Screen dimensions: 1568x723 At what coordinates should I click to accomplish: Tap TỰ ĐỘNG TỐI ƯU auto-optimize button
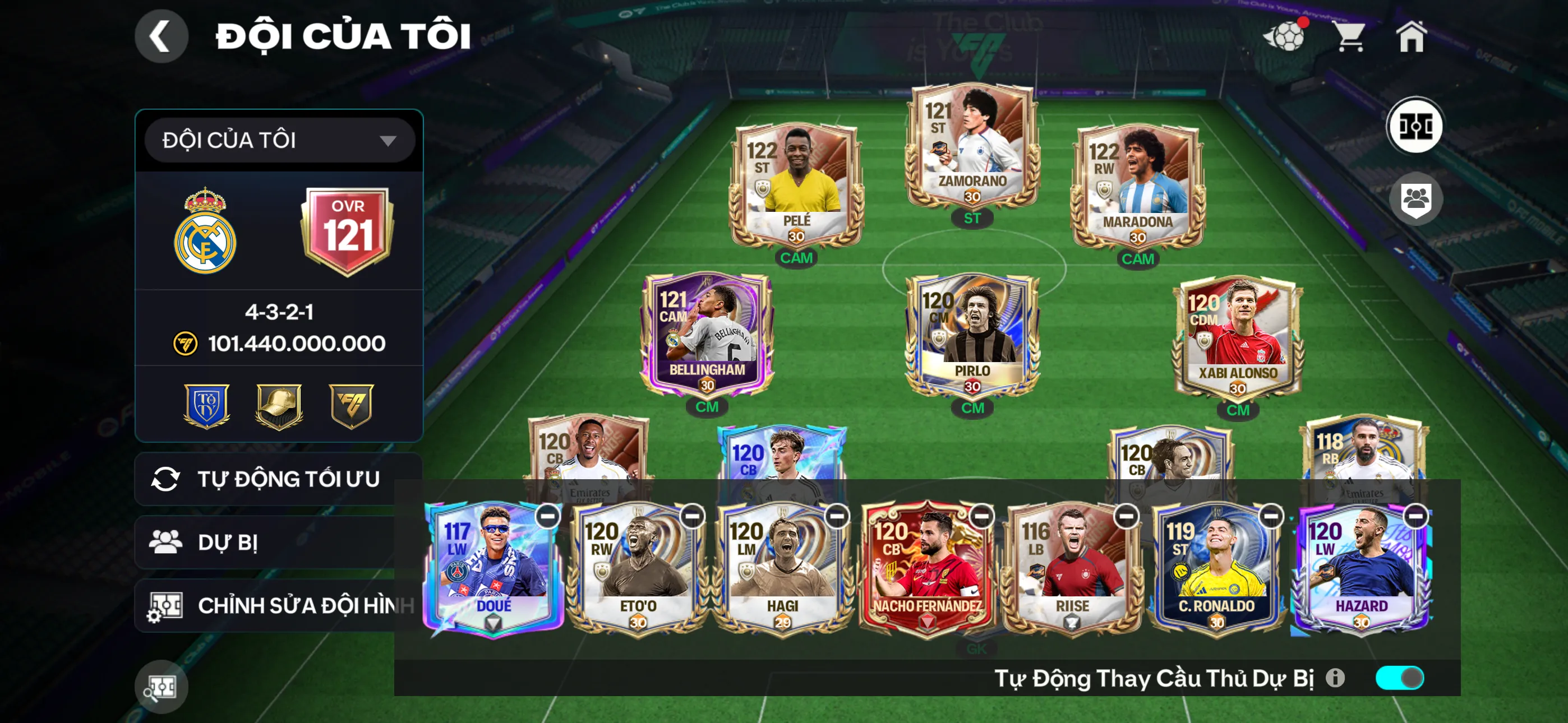pyautogui.click(x=278, y=479)
